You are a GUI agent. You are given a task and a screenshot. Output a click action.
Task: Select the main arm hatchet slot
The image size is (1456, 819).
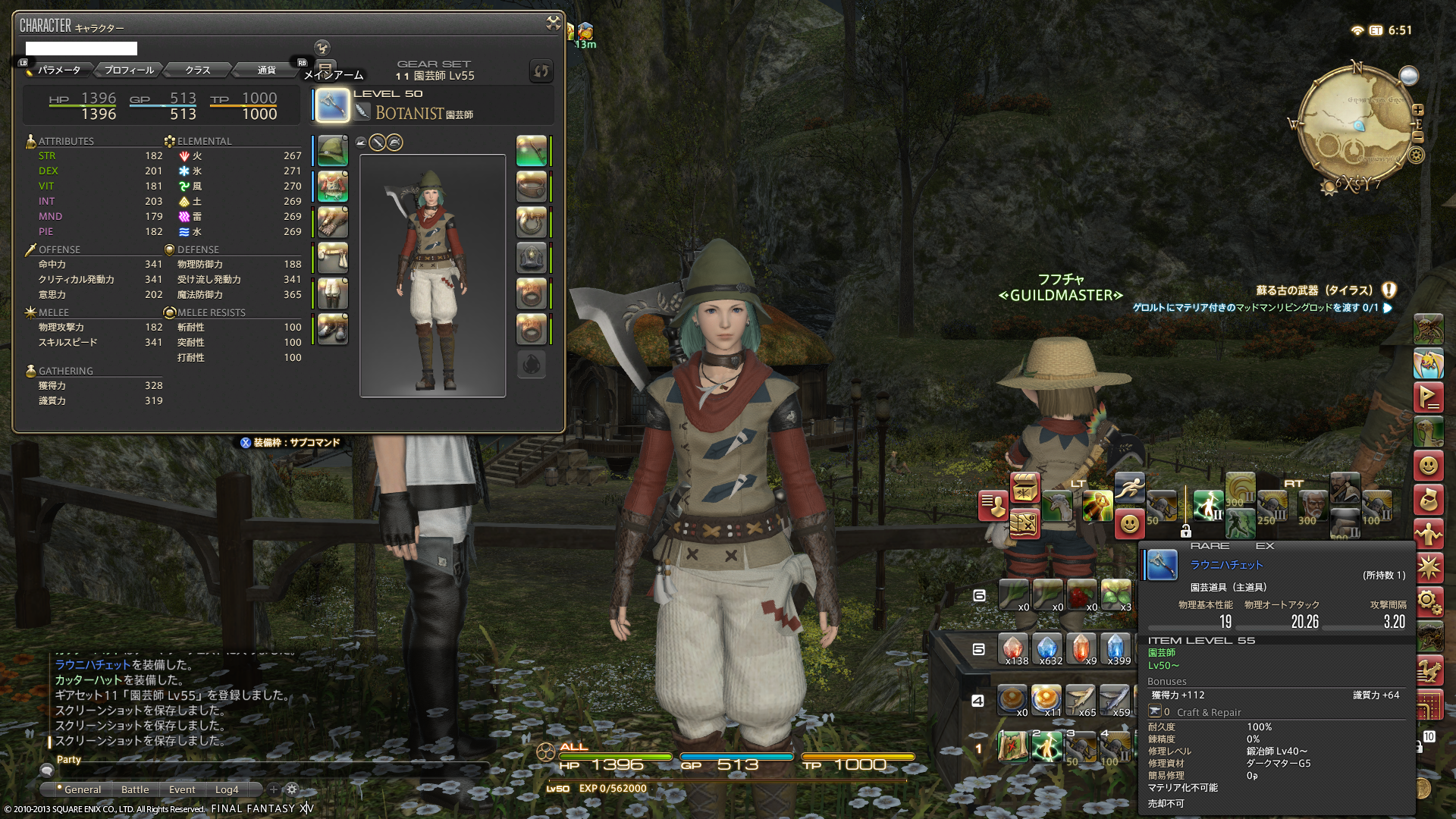[332, 105]
